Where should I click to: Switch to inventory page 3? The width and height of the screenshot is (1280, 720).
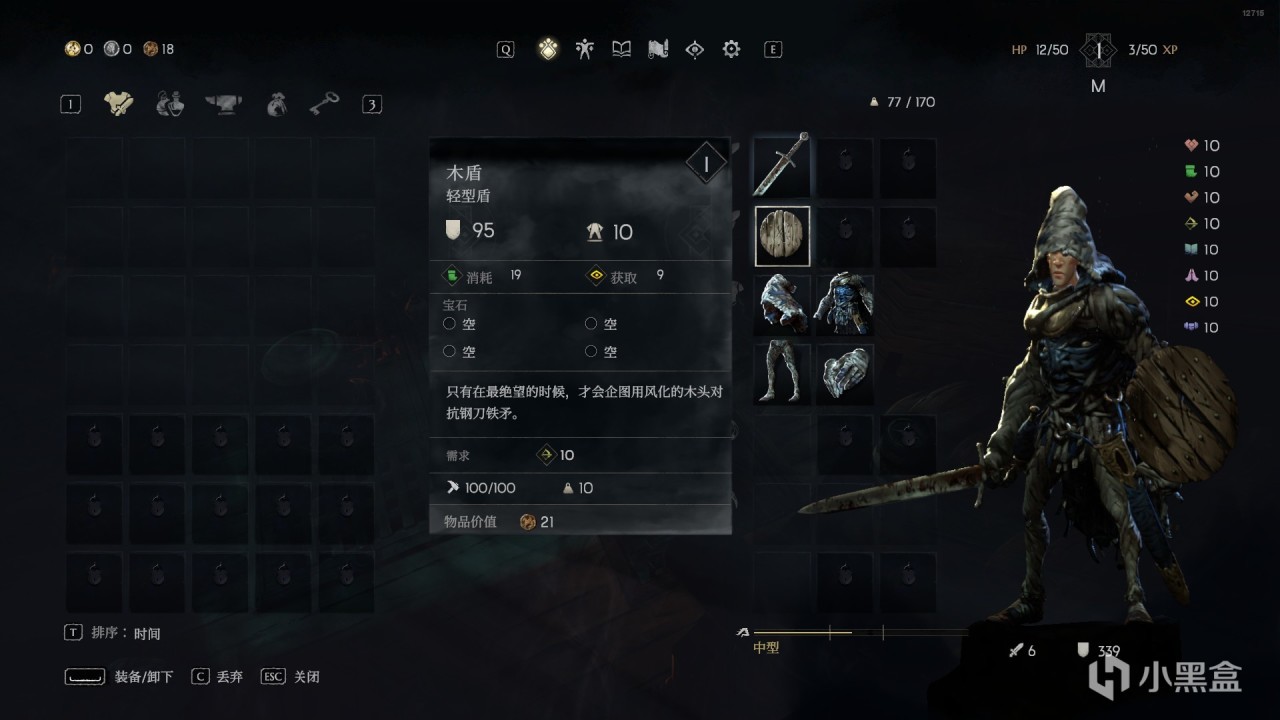click(372, 103)
